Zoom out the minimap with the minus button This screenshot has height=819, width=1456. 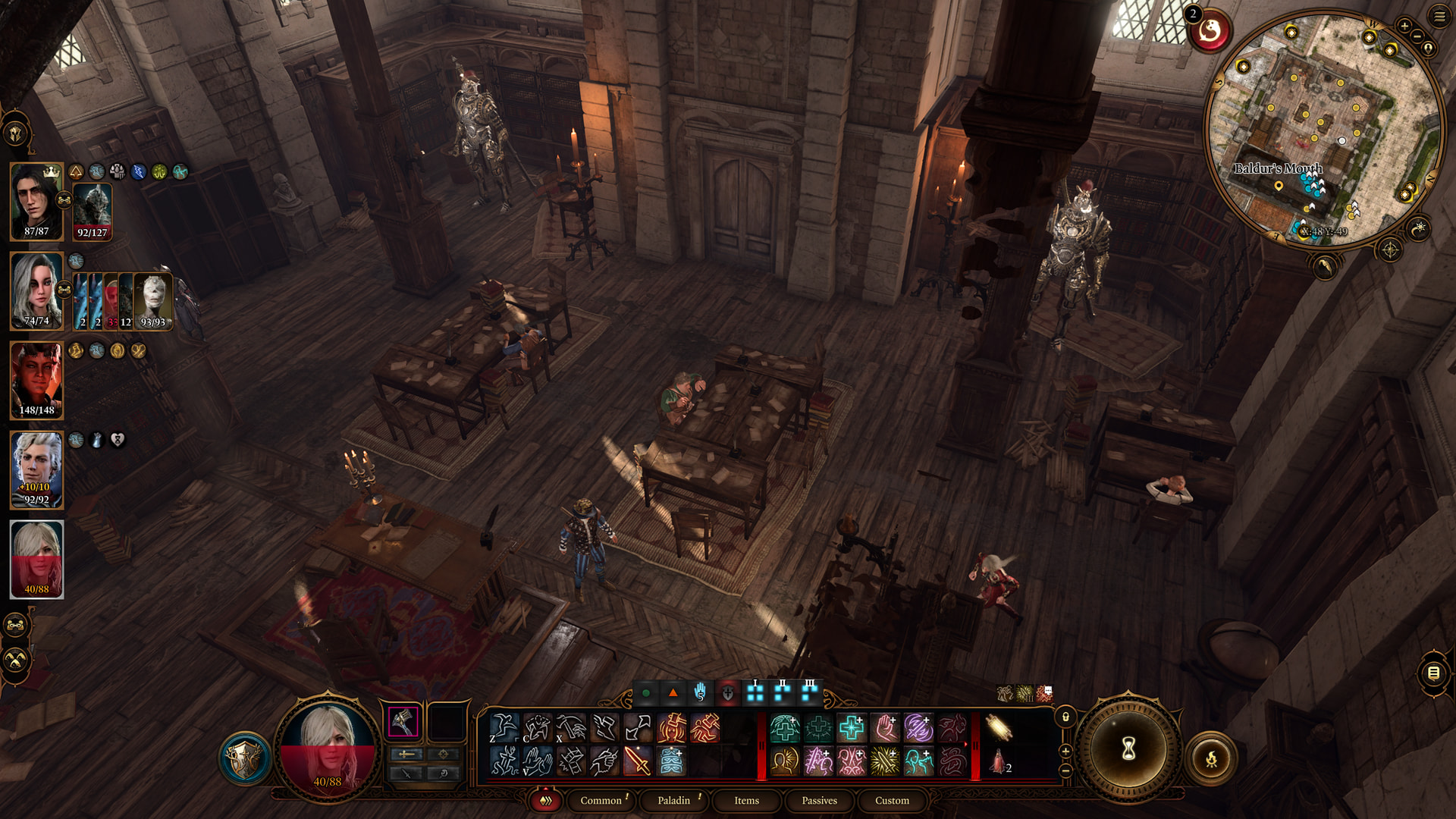(x=1417, y=36)
